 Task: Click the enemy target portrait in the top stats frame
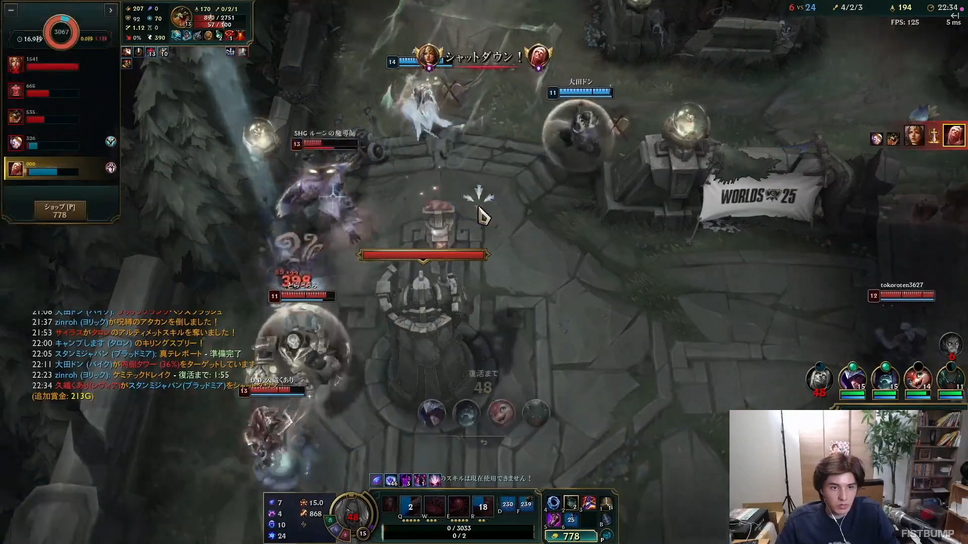(x=181, y=17)
